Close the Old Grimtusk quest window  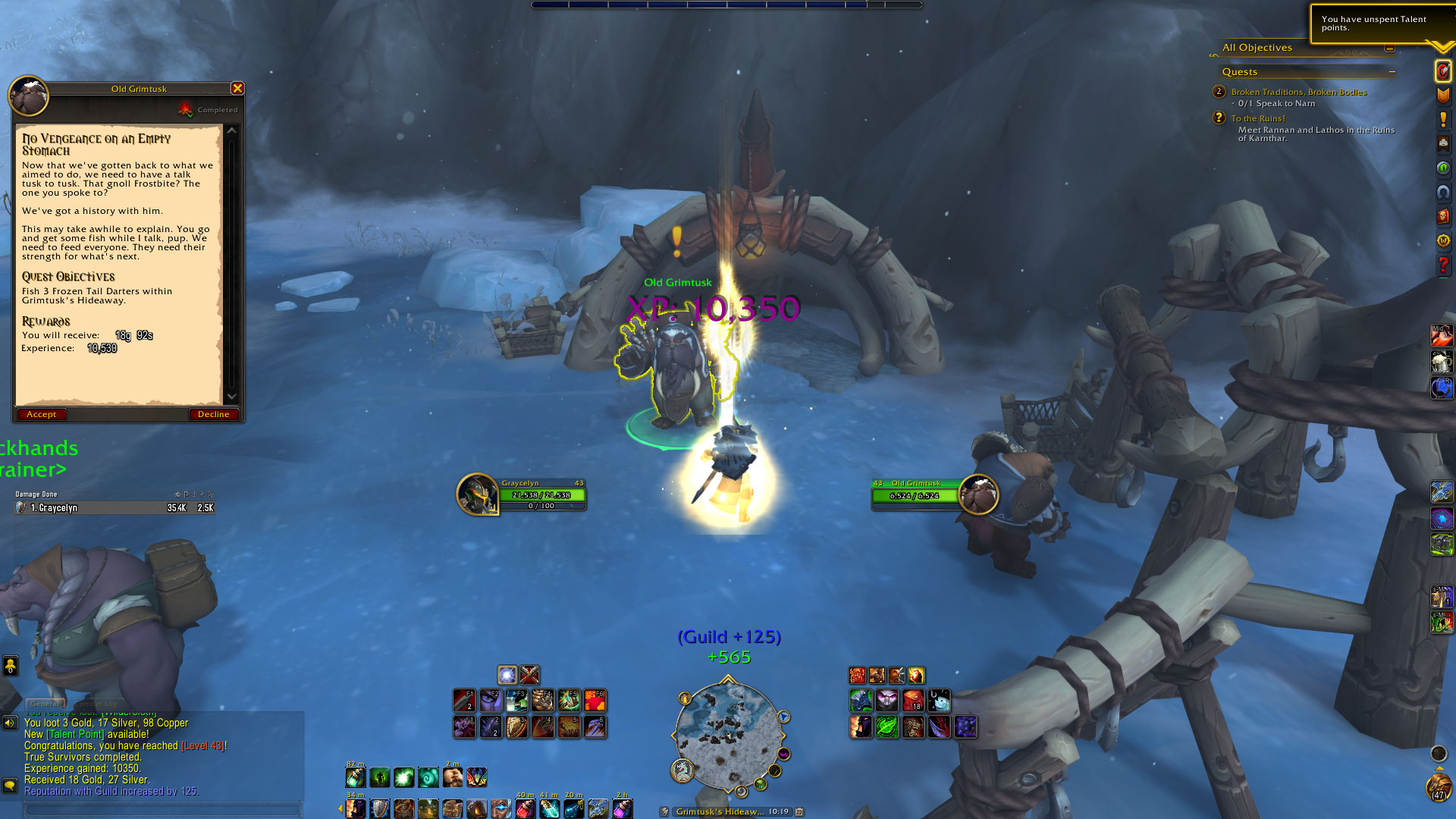click(x=237, y=89)
